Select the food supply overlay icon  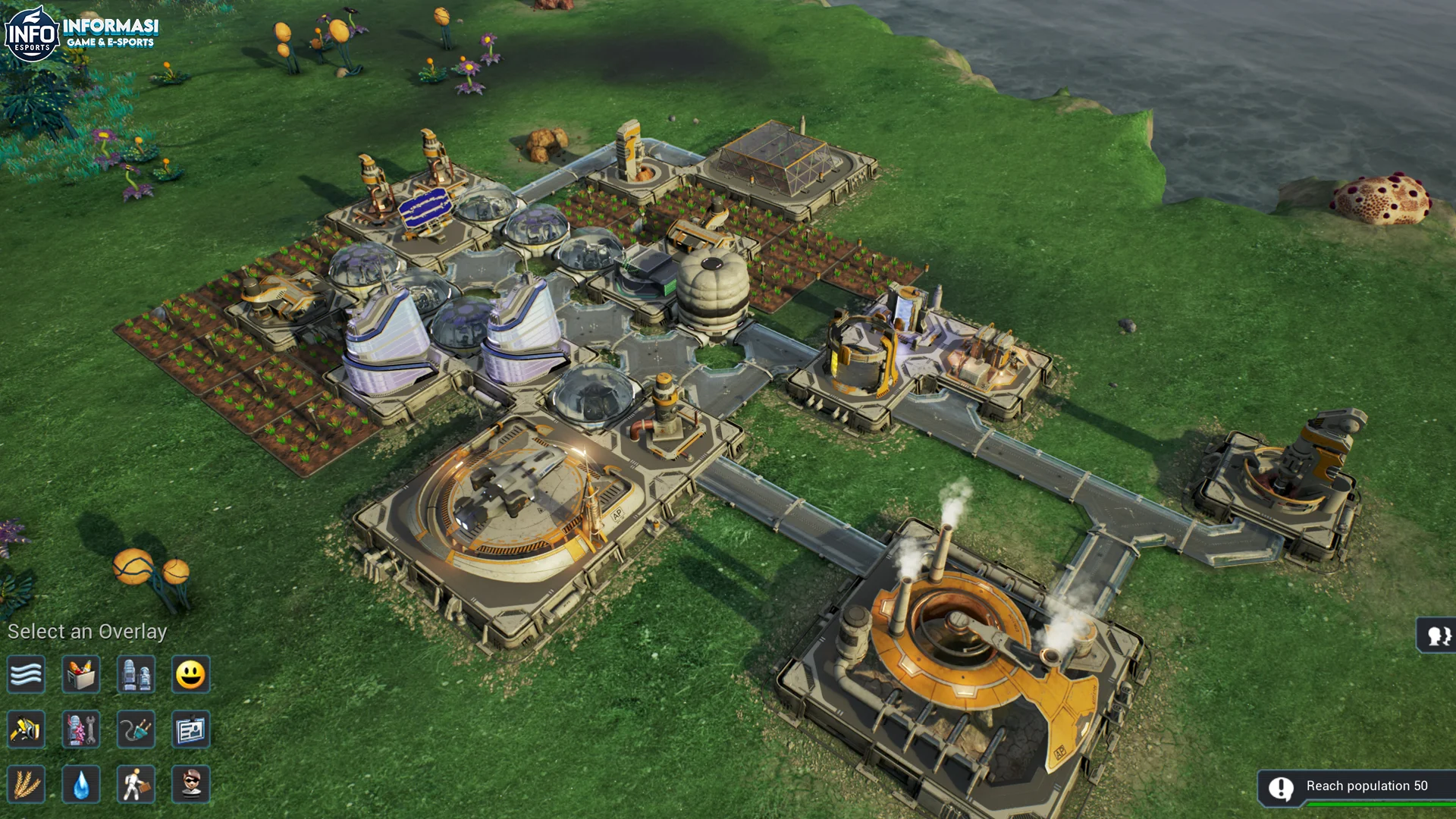(x=81, y=674)
